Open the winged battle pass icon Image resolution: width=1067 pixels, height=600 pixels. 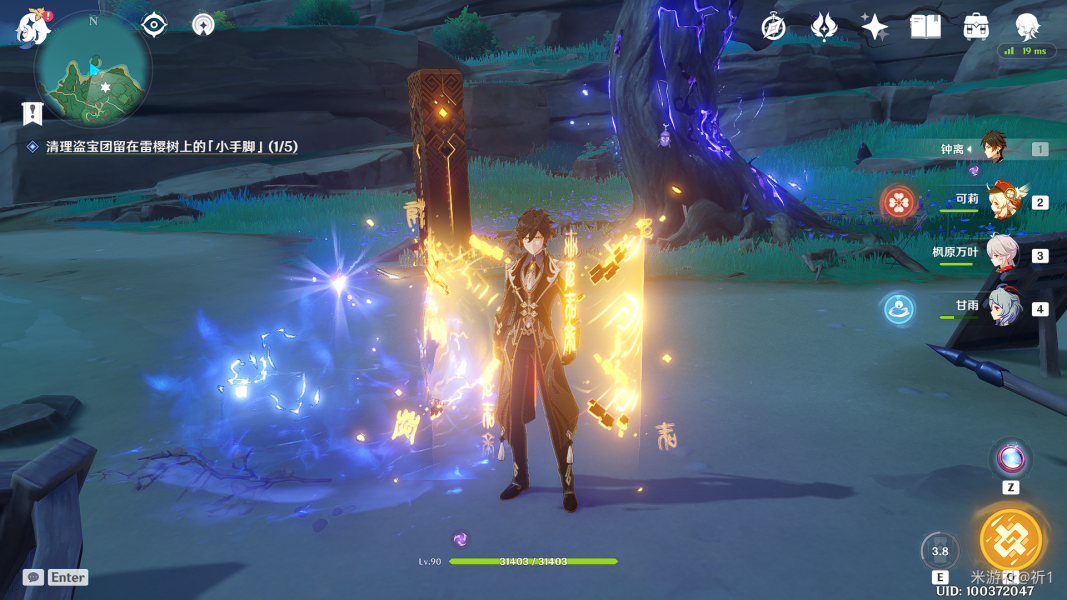(824, 27)
